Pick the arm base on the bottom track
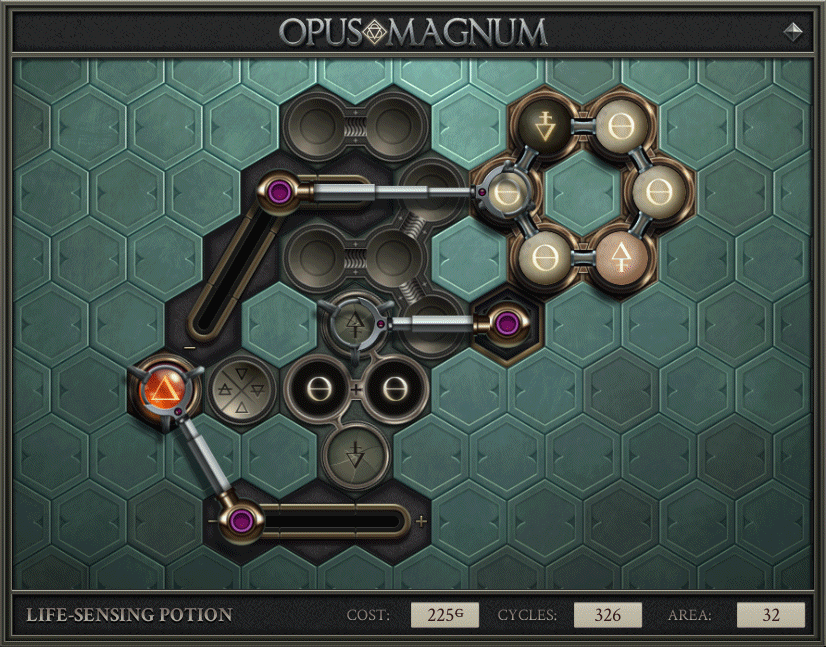This screenshot has height=647, width=826. [240, 520]
